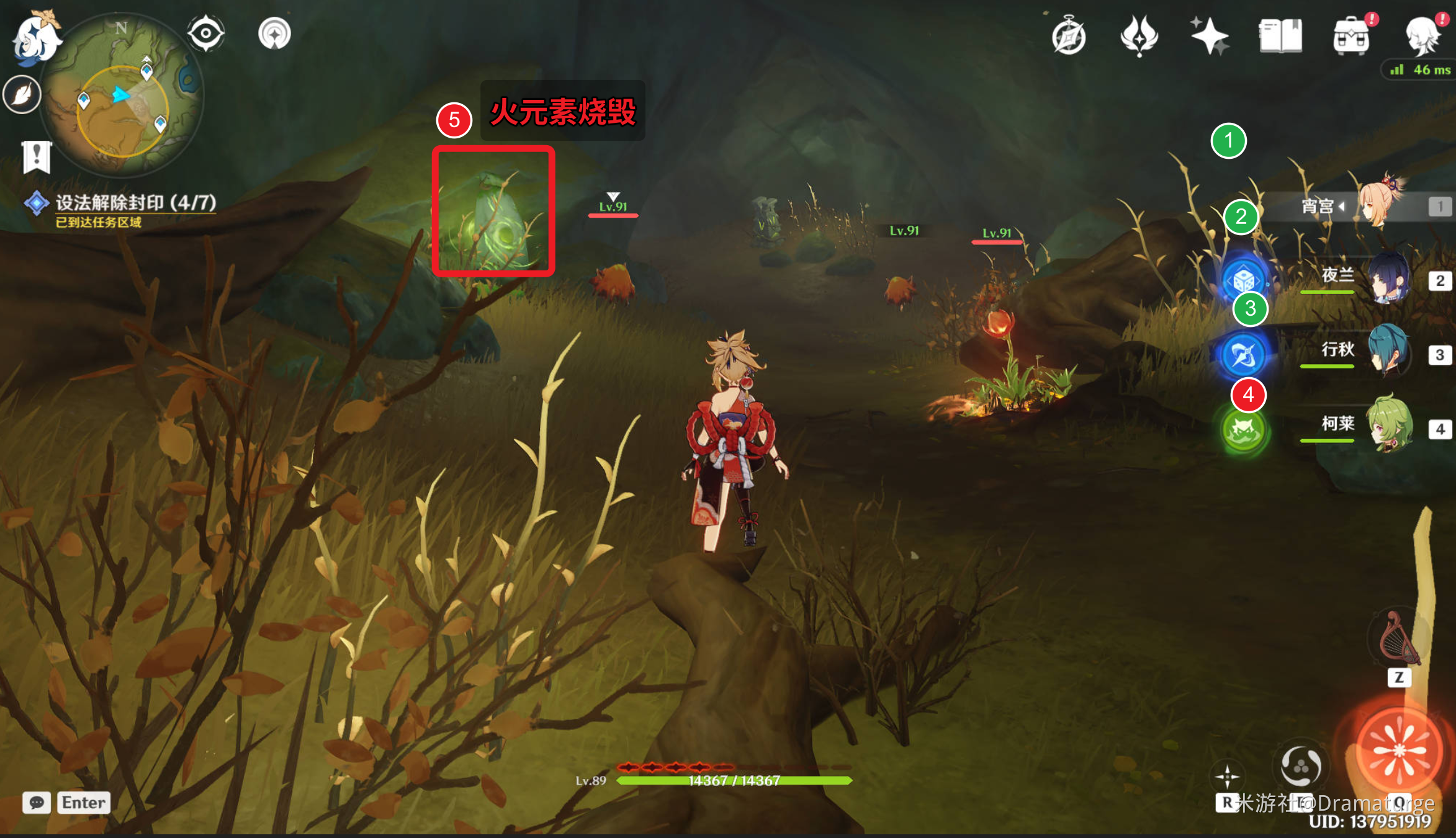Select the tracked quest 设法解除封印
Viewport: 1456px width, 838px height.
tap(135, 203)
